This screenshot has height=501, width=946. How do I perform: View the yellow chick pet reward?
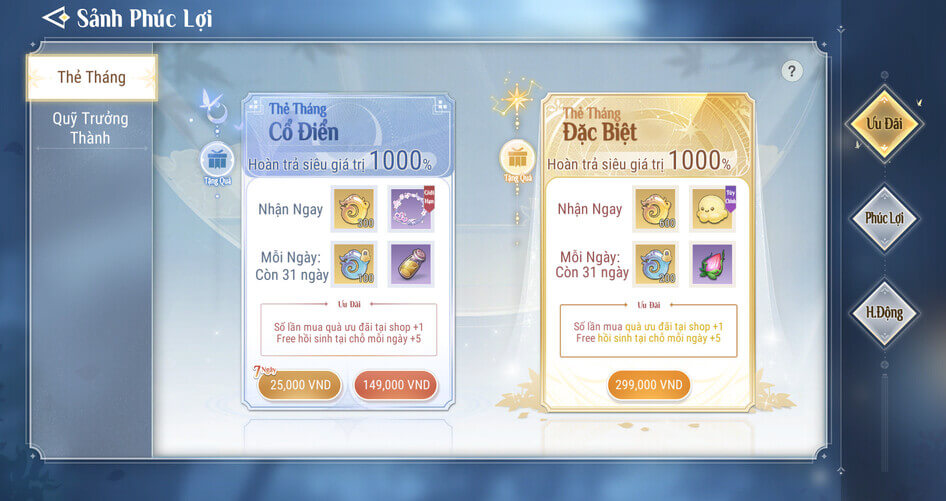[710, 209]
